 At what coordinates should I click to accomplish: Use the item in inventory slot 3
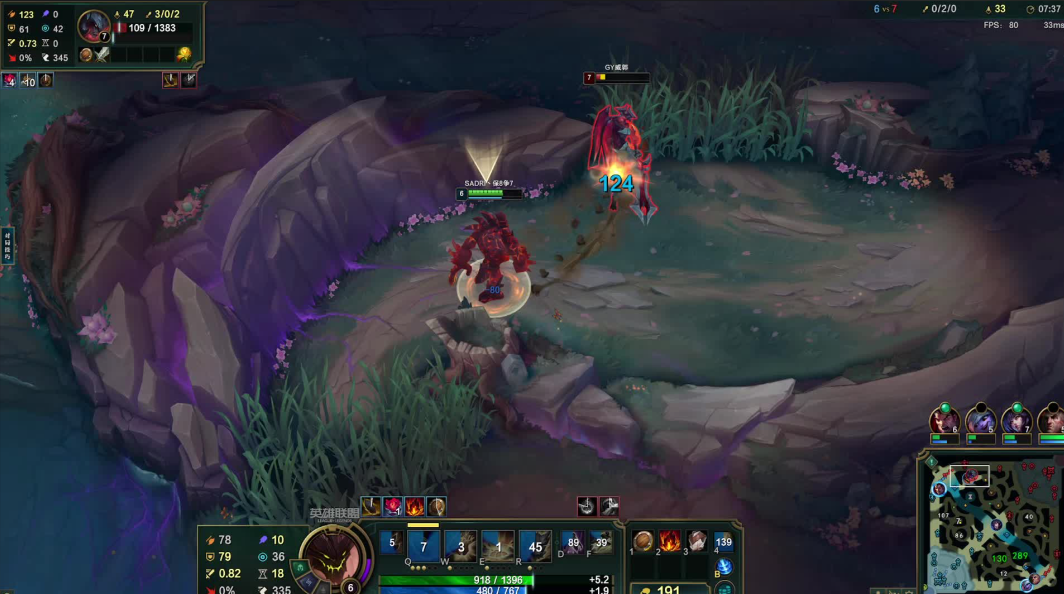click(x=697, y=542)
